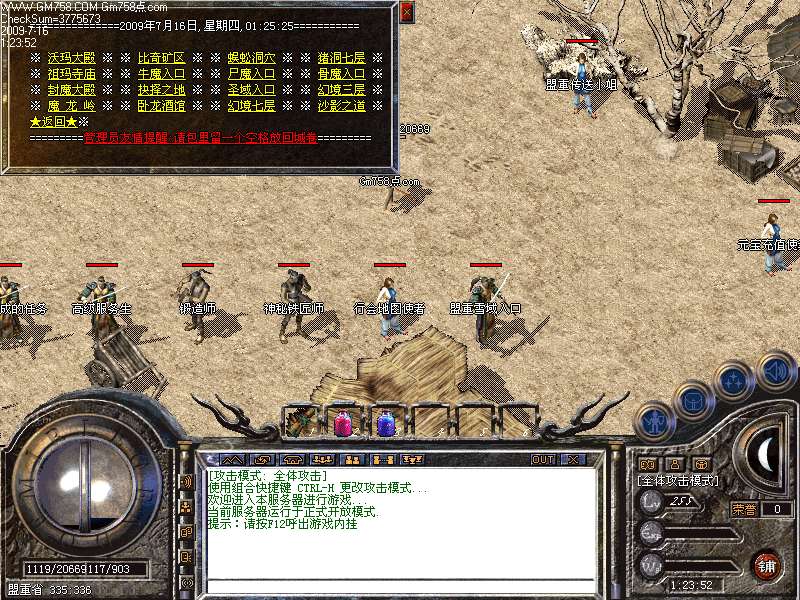
Task: Select 蜈蚣洞穴 from the teleport list
Action: 251,58
